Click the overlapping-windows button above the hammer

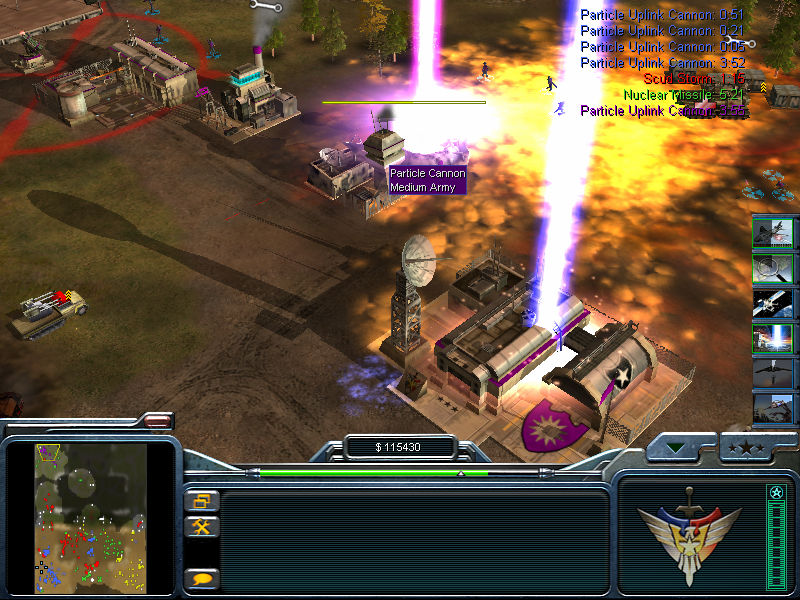click(x=201, y=502)
